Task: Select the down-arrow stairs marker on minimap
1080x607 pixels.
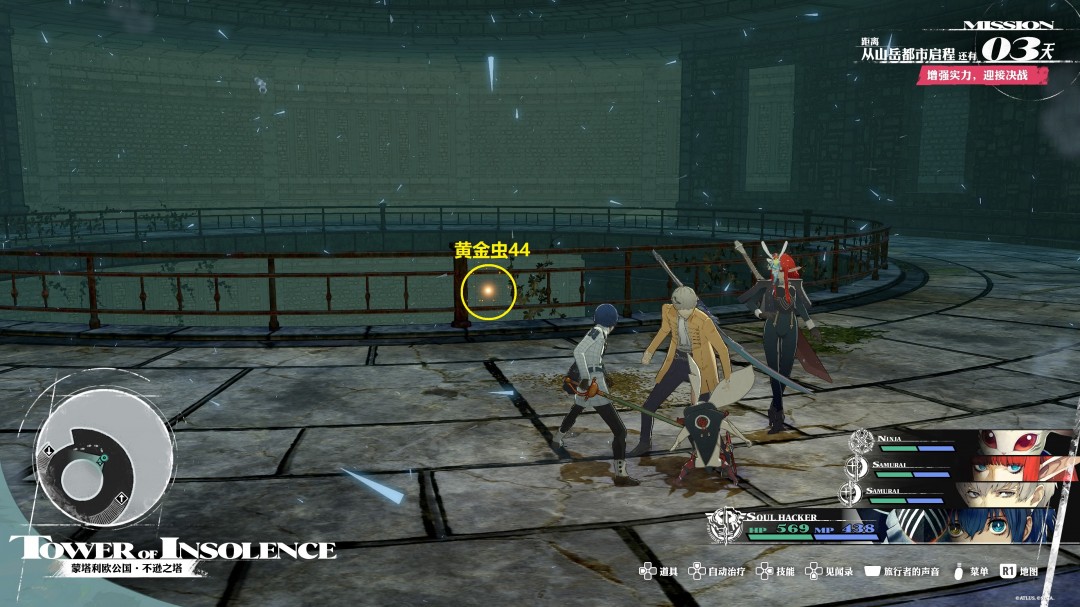Action: pos(49,449)
